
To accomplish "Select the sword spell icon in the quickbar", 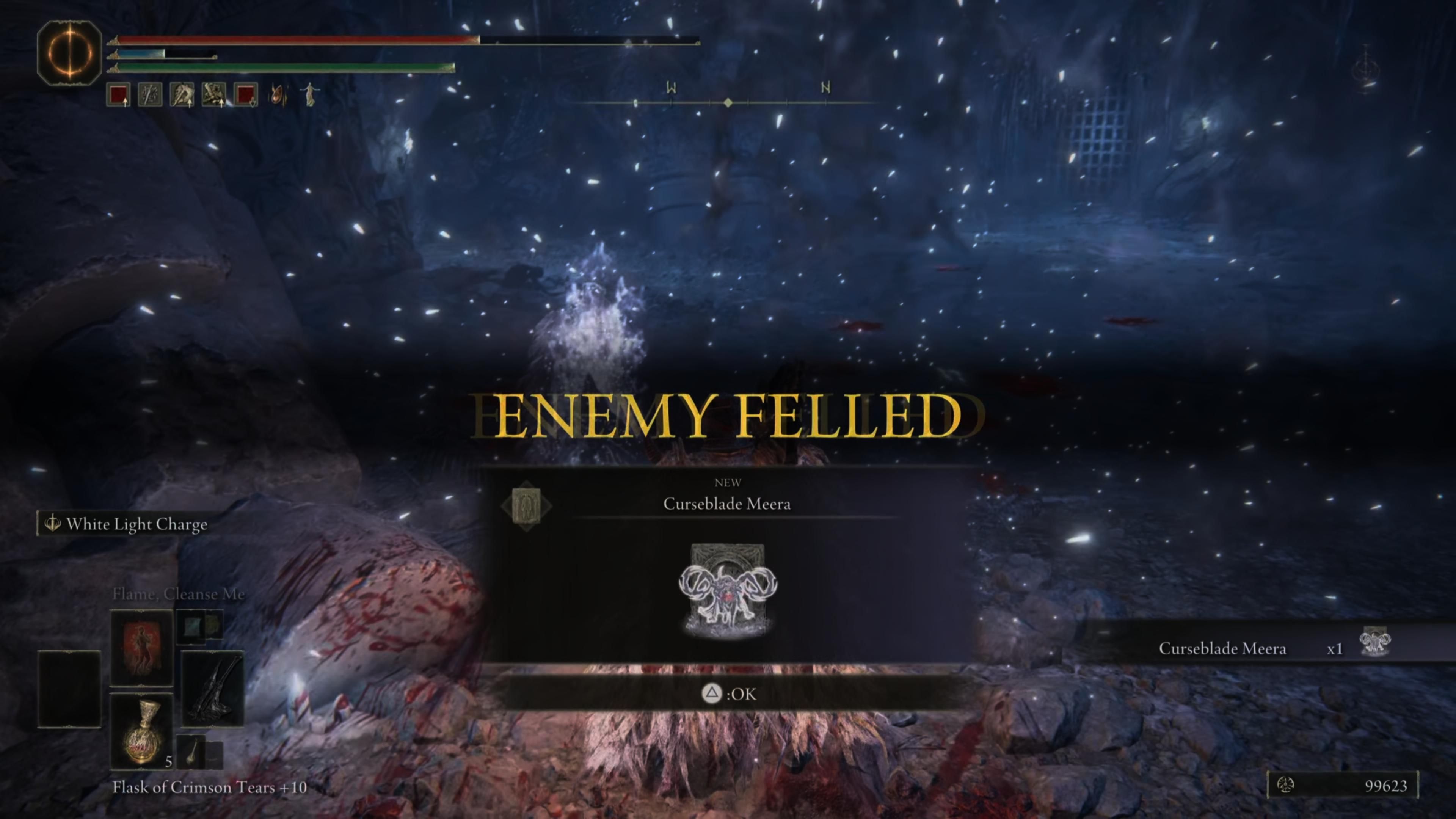I will point(151,94).
